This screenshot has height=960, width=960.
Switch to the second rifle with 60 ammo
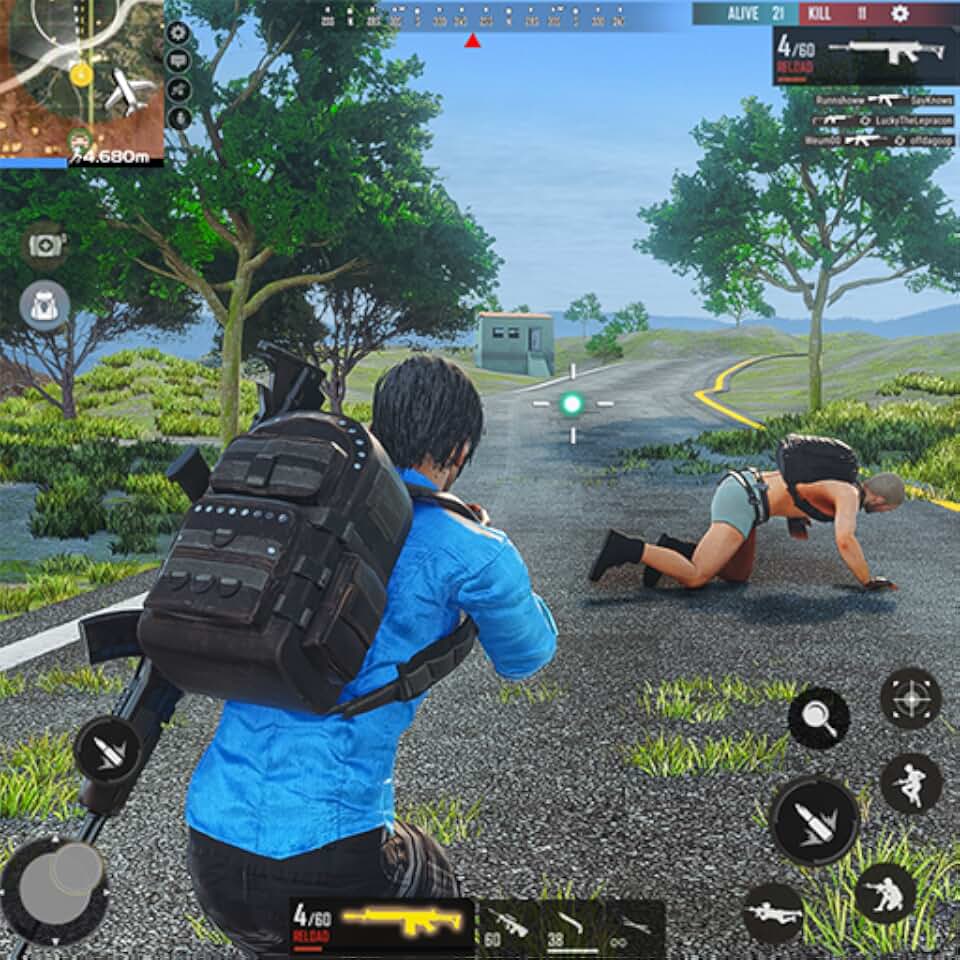[x=510, y=922]
